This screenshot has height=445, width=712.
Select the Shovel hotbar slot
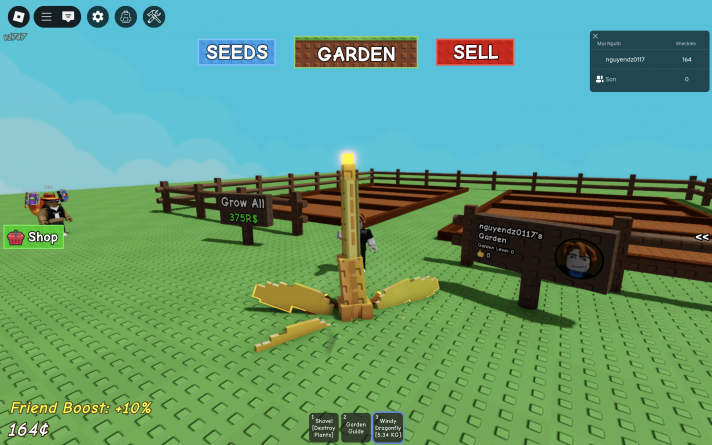point(323,427)
